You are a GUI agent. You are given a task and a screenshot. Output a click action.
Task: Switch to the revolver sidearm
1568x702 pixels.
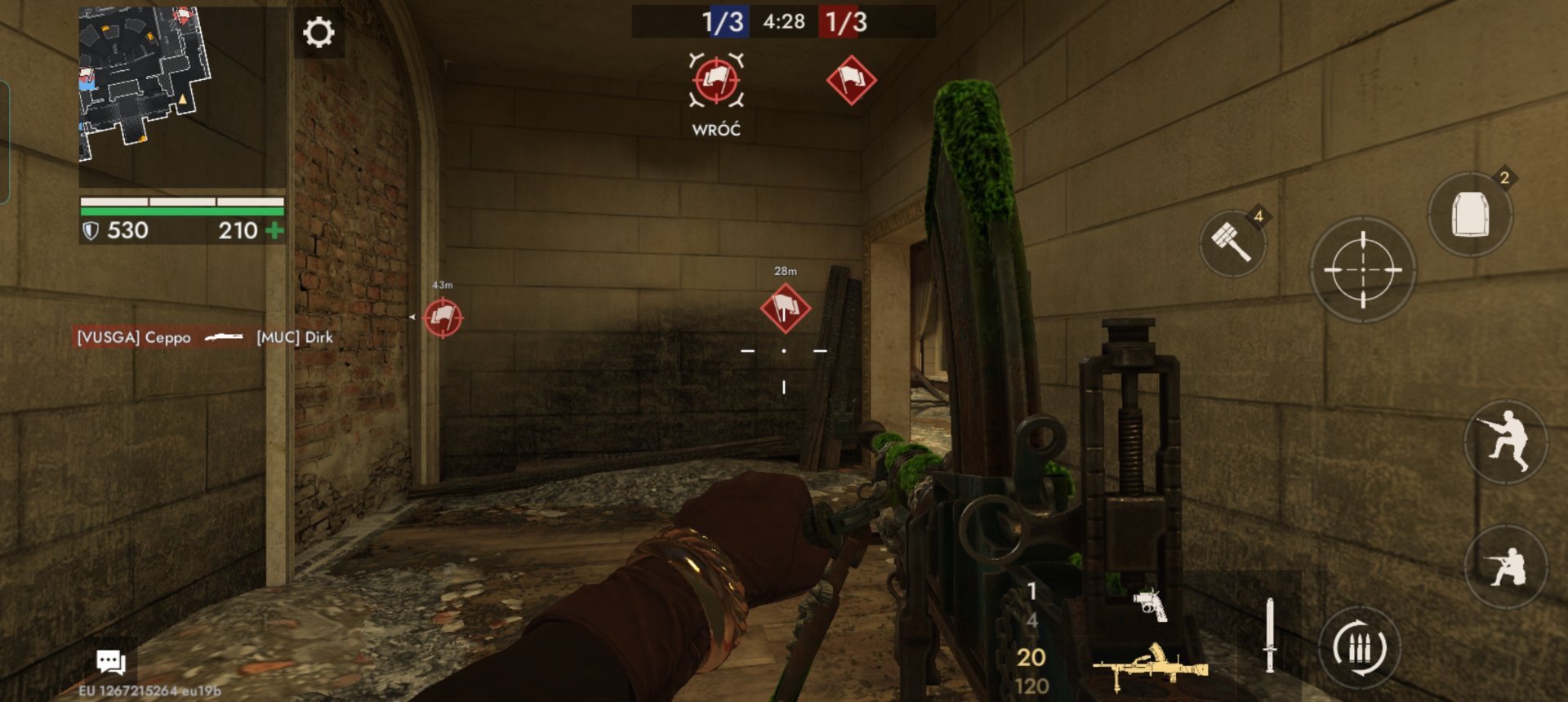point(1150,605)
